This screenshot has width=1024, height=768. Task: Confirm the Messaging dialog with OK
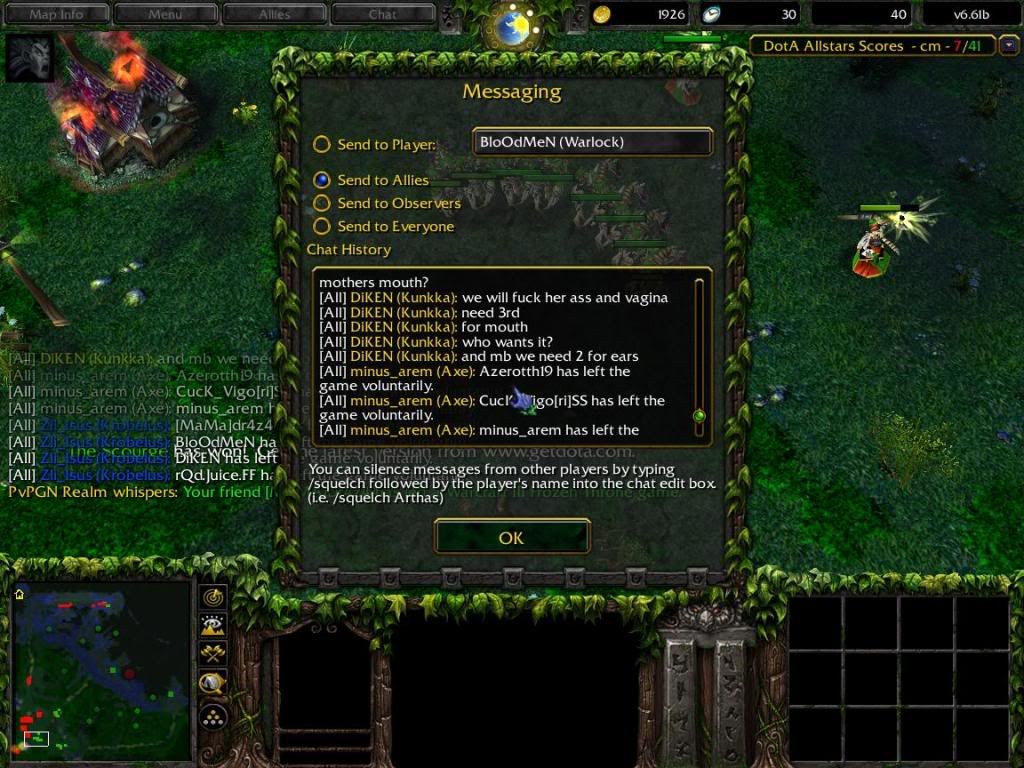click(511, 538)
